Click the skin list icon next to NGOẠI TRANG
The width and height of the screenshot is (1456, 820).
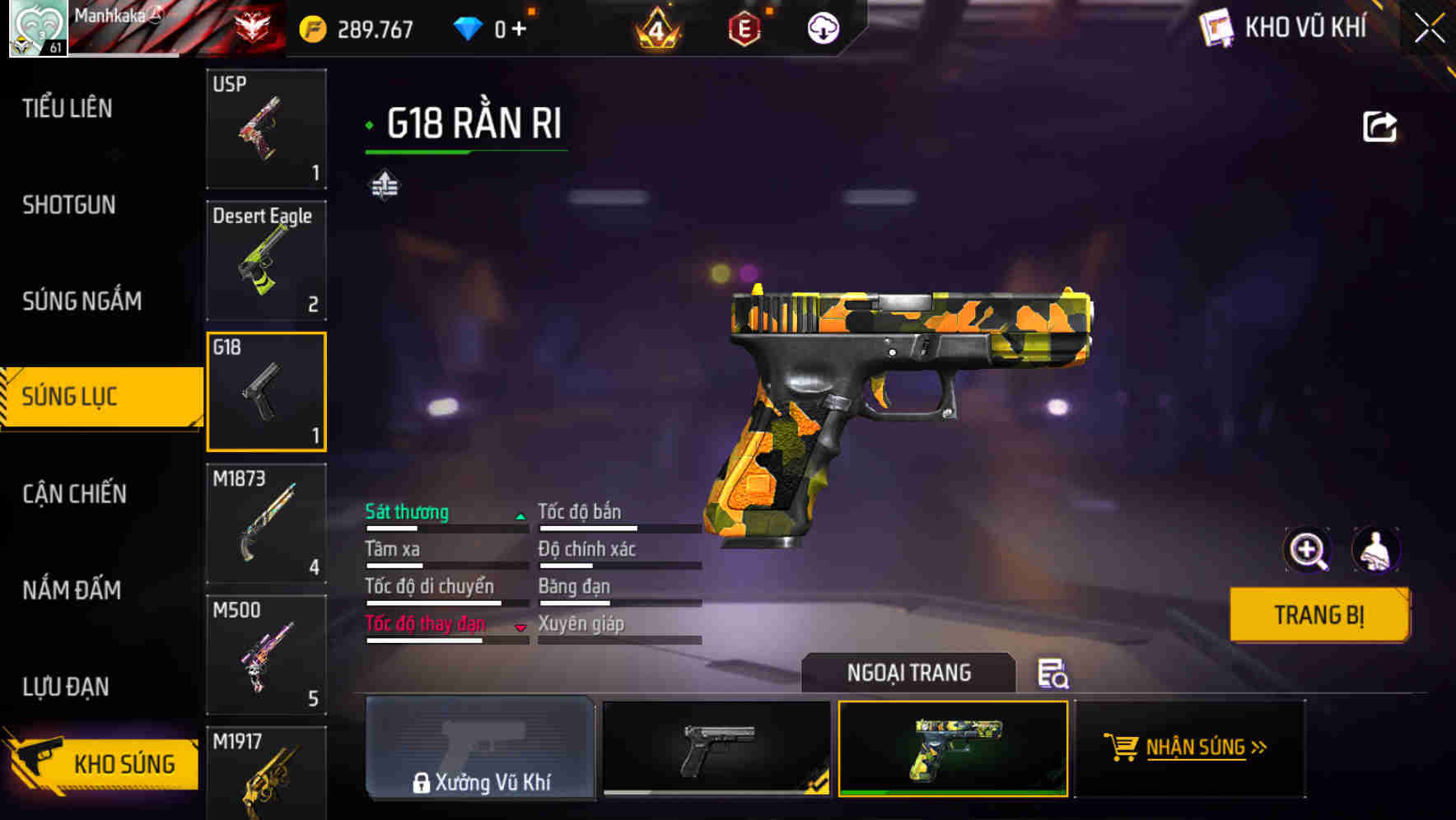click(x=1053, y=675)
